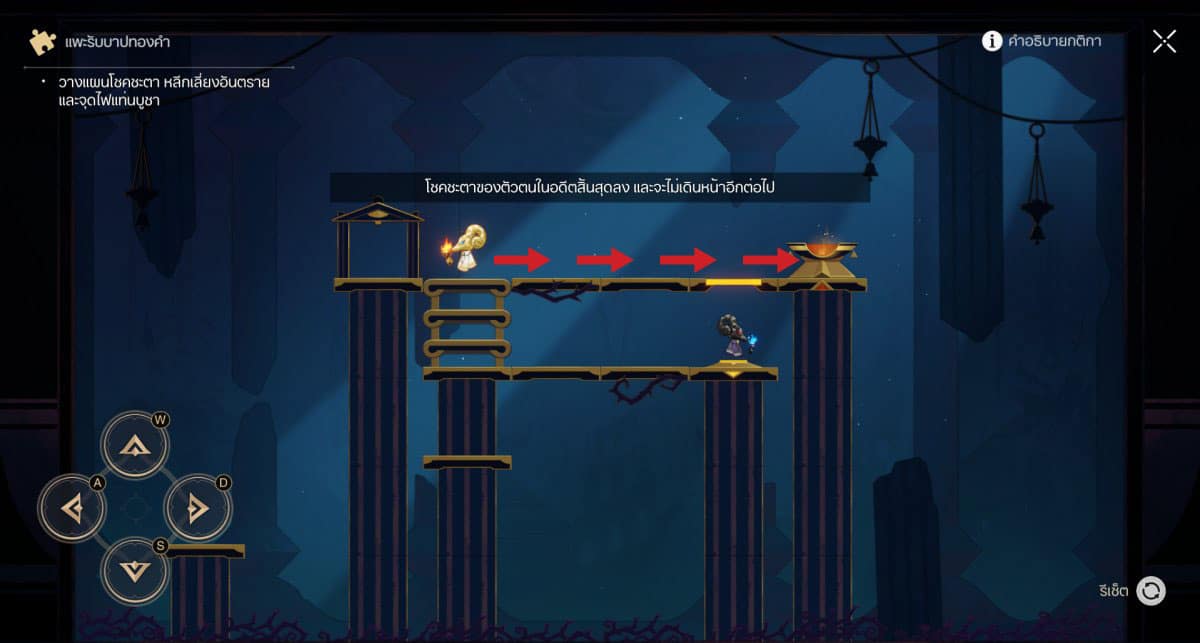
Task: Tap the down arrow S movement button
Action: point(134,570)
